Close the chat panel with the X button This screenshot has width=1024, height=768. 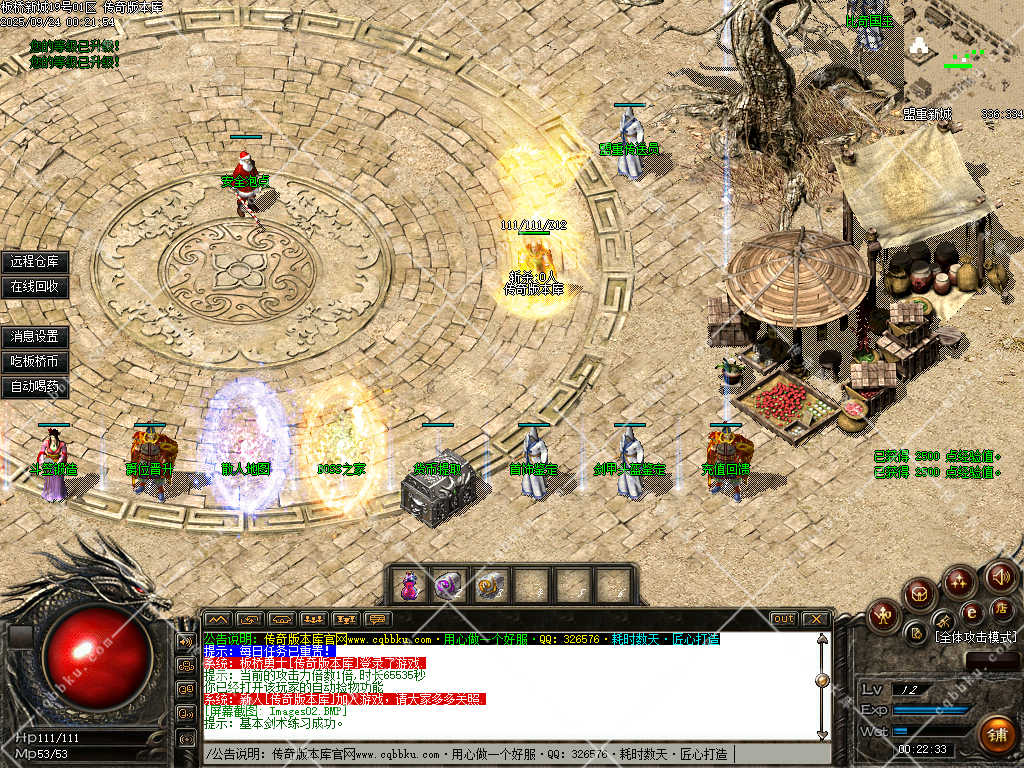tap(816, 619)
